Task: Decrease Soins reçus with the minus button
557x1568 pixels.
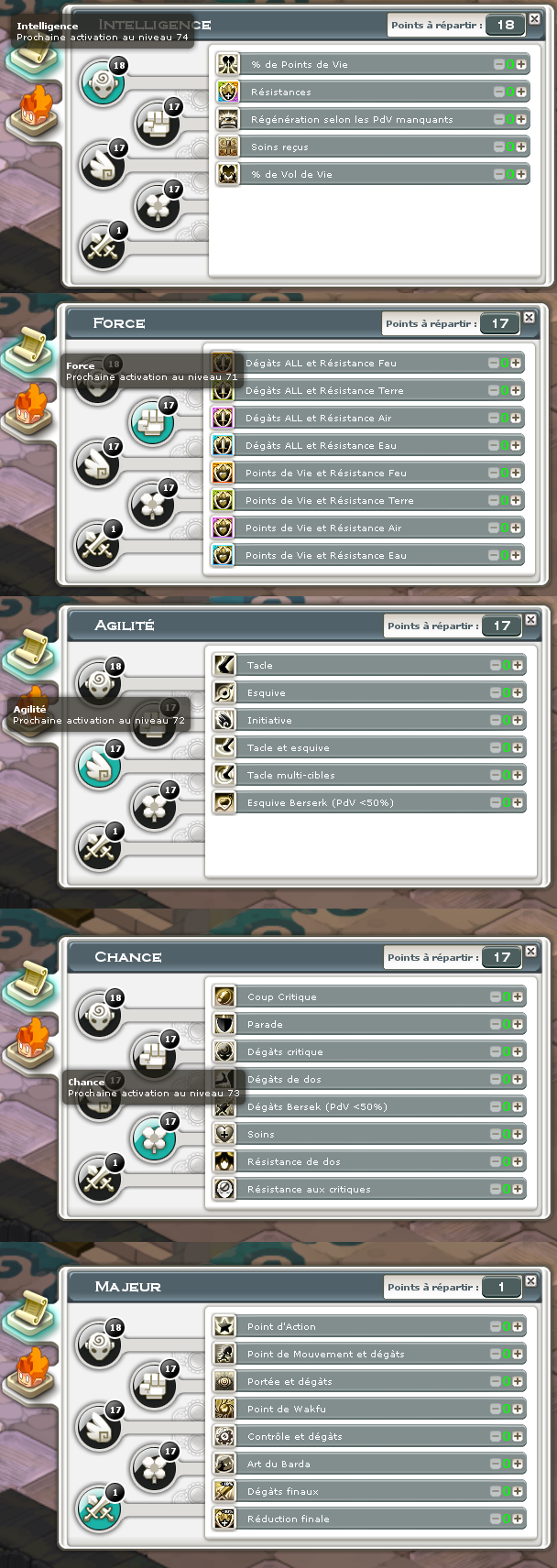Action: 499,147
